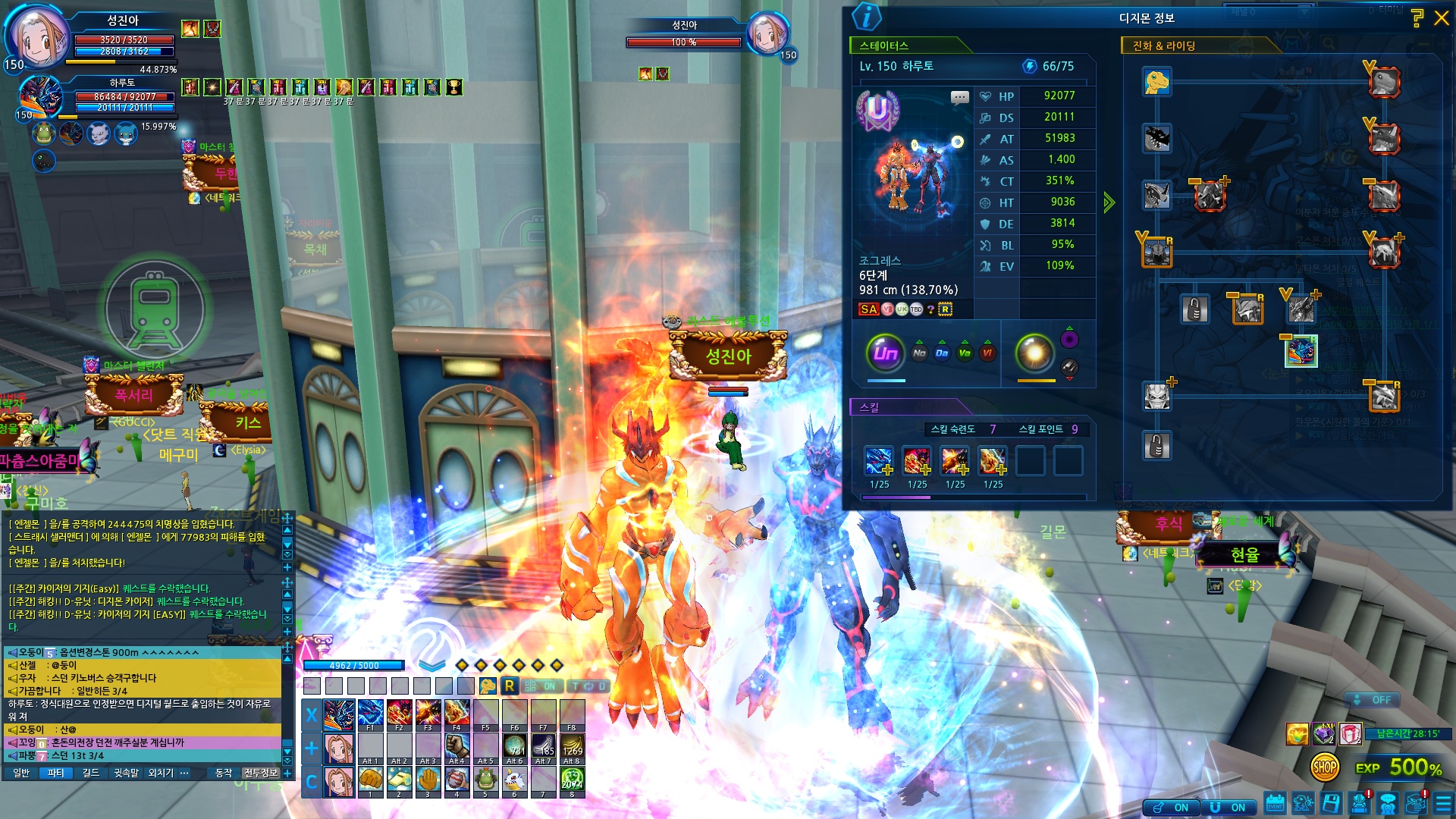Activate the golden fist skill in slot 1
Screen dimensions: 1456x819
[x=370, y=780]
